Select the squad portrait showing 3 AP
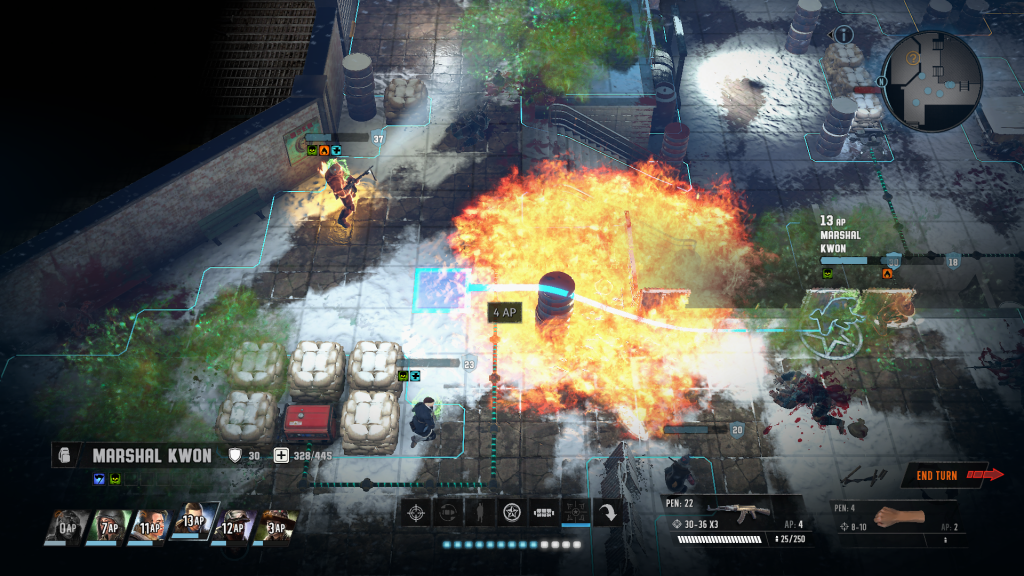This screenshot has width=1024, height=576. pos(276,527)
